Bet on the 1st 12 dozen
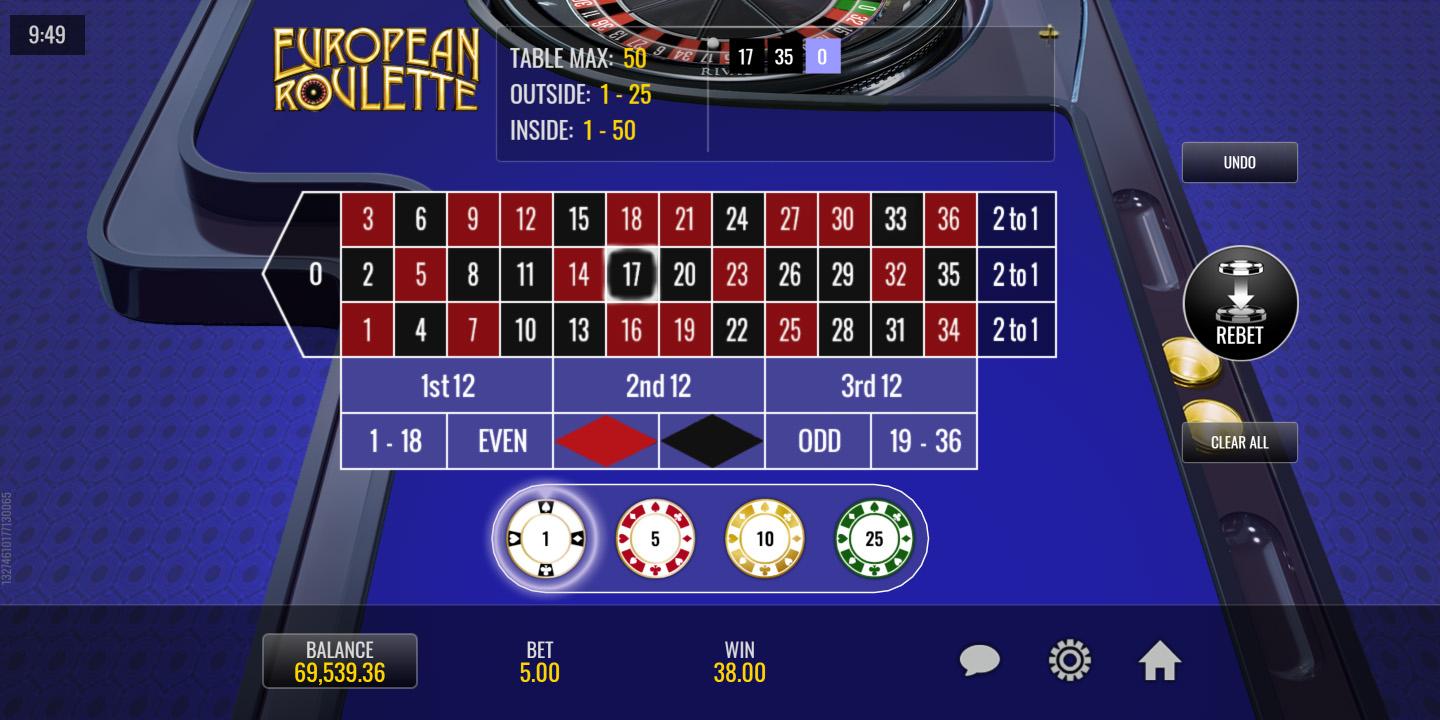The height and width of the screenshot is (720, 1440). [447, 386]
